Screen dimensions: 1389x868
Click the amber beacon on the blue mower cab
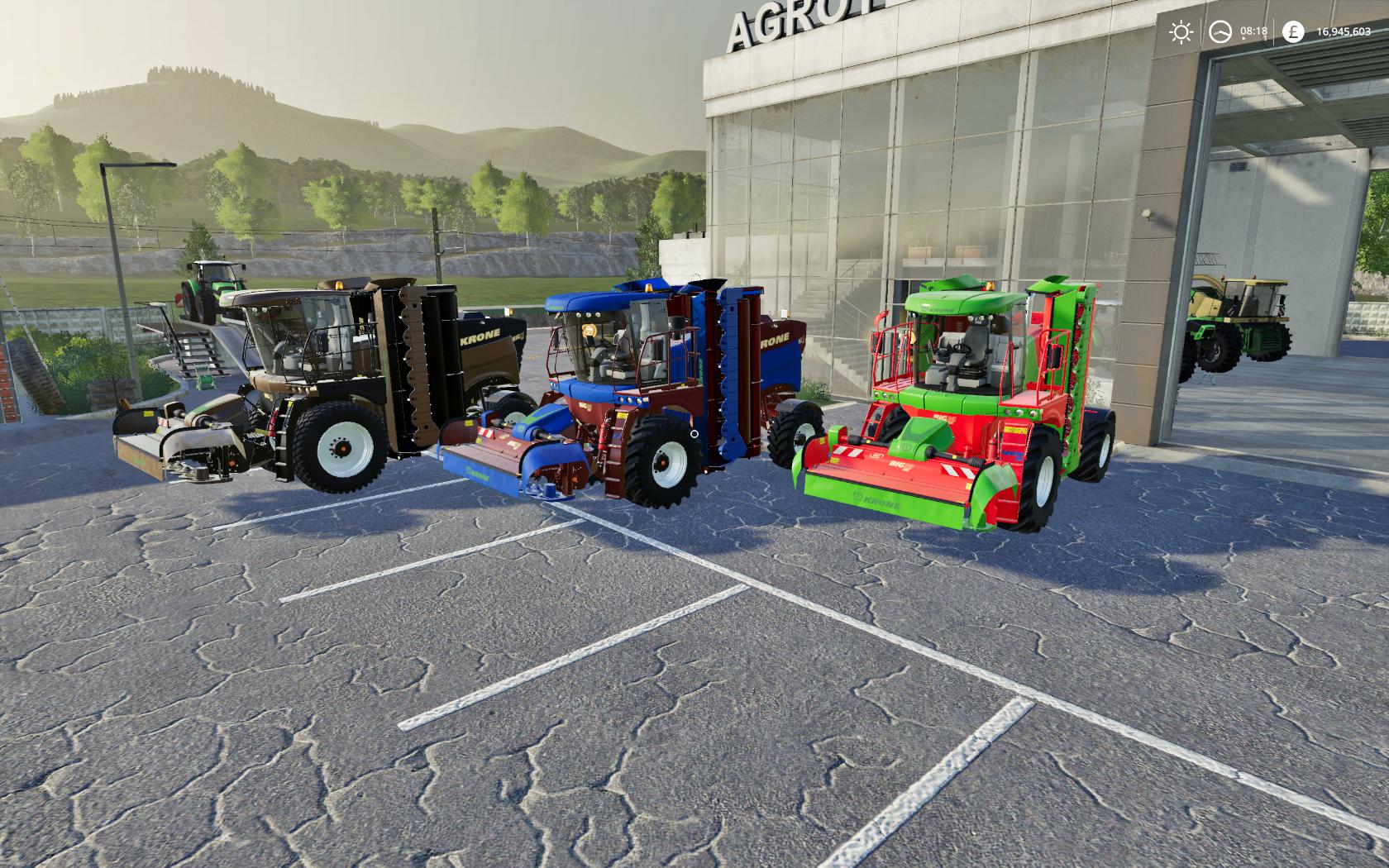[x=649, y=289]
